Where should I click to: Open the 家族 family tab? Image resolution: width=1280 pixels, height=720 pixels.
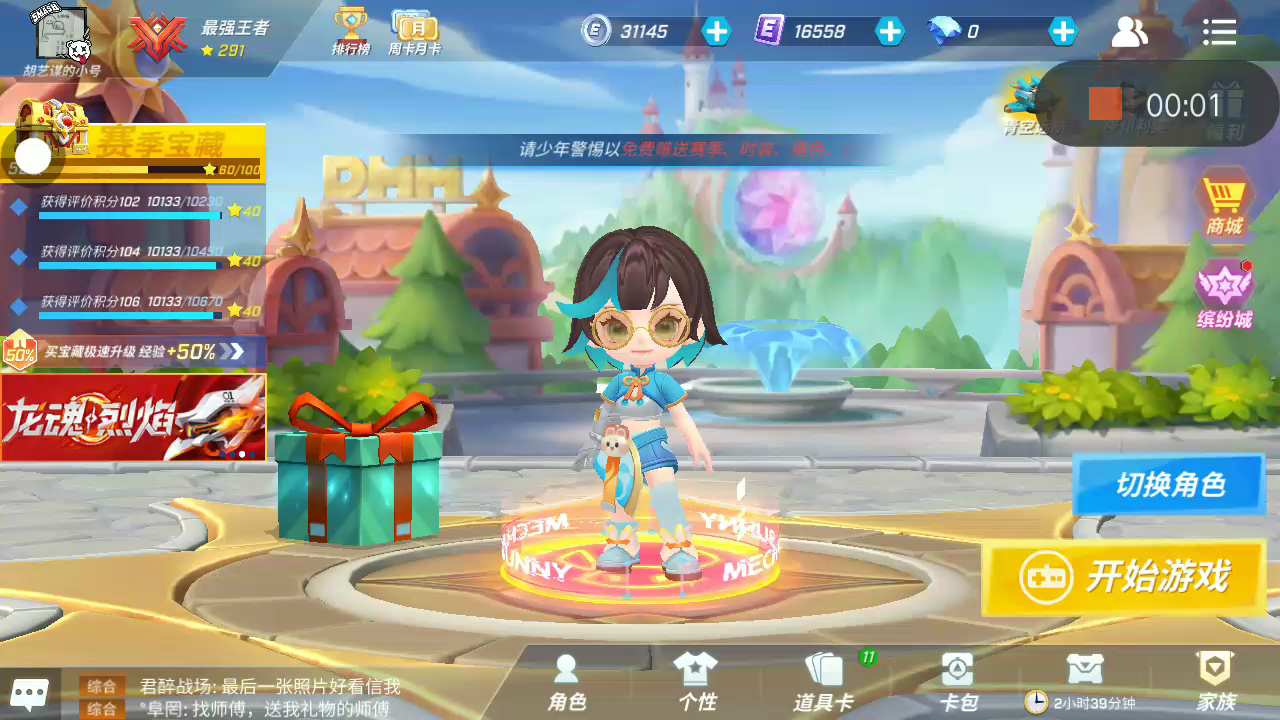1215,683
